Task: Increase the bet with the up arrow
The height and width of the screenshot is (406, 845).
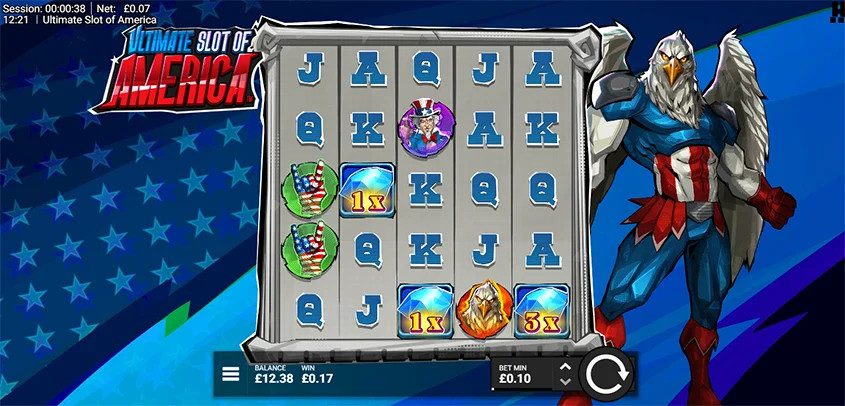Action: [x=565, y=367]
